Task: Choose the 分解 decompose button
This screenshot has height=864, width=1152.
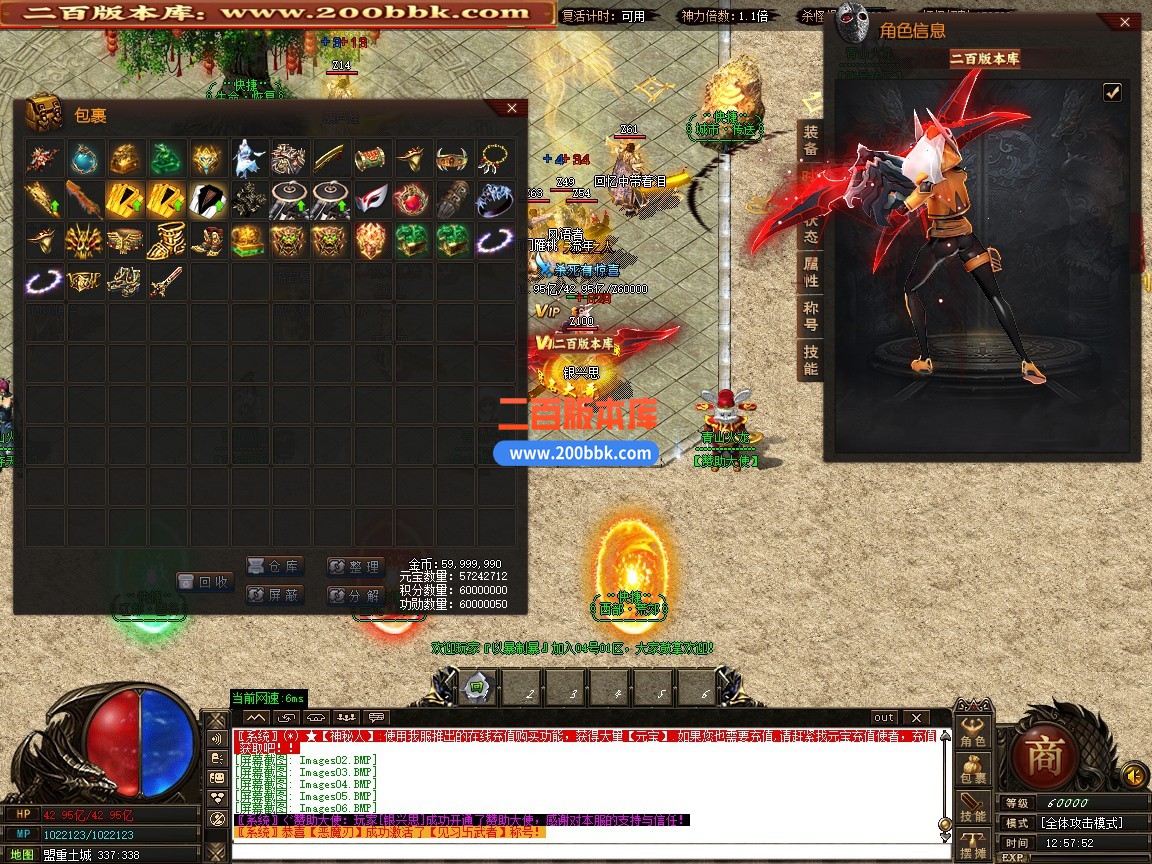Action: (x=355, y=595)
